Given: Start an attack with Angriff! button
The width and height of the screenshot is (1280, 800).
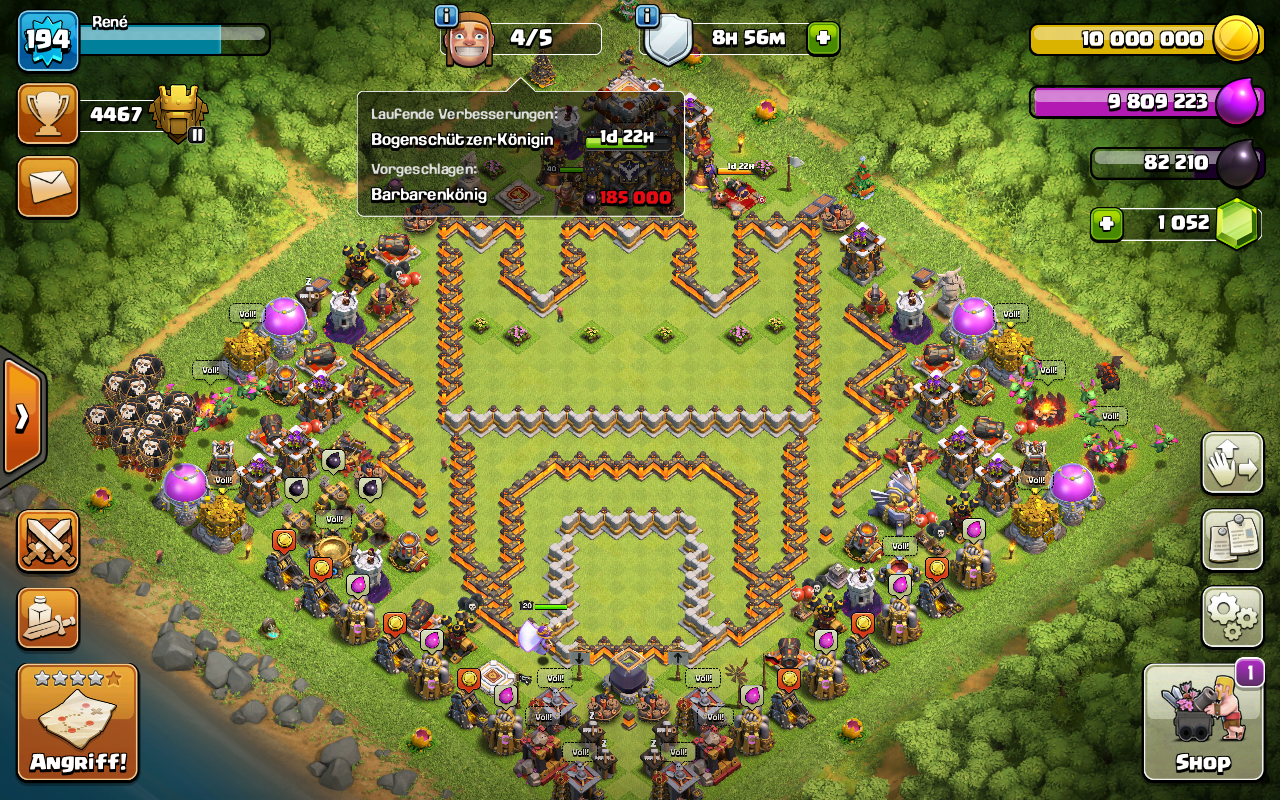Looking at the screenshot, I should tap(78, 722).
